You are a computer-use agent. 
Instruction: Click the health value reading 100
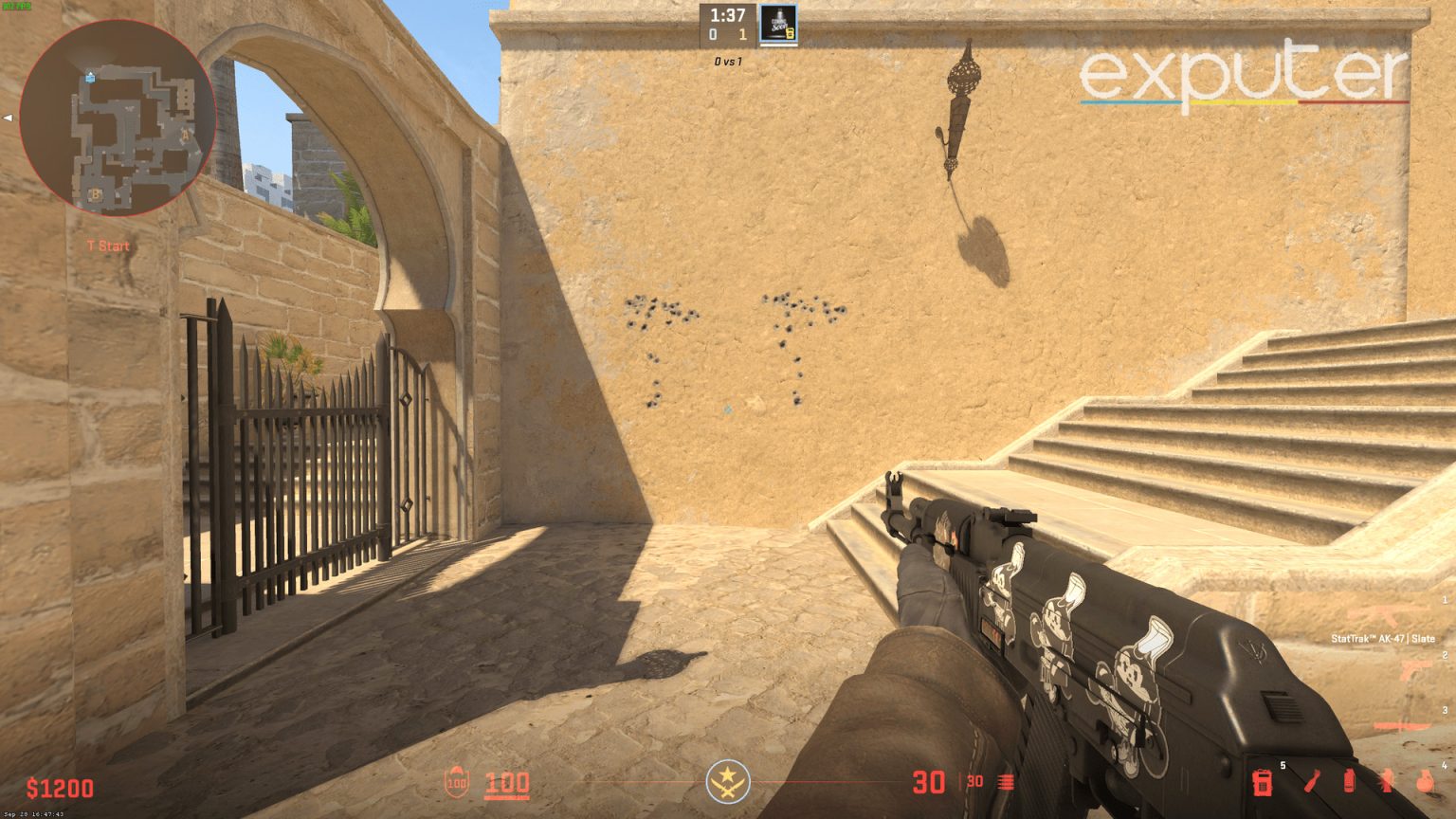click(x=507, y=785)
